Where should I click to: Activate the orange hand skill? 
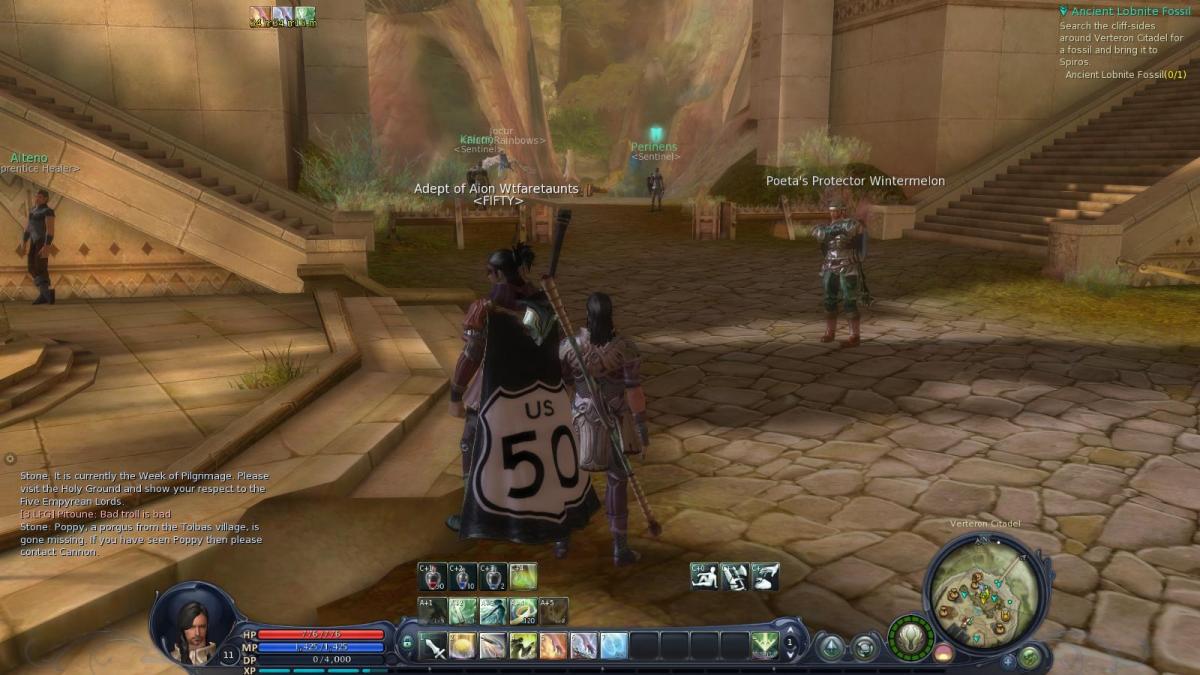(x=553, y=646)
